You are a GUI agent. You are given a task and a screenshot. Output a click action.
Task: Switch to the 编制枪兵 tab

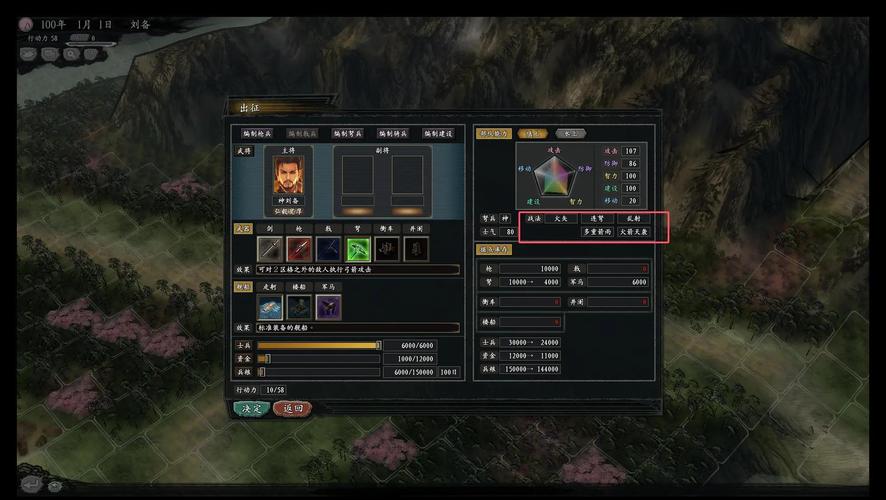pos(257,133)
